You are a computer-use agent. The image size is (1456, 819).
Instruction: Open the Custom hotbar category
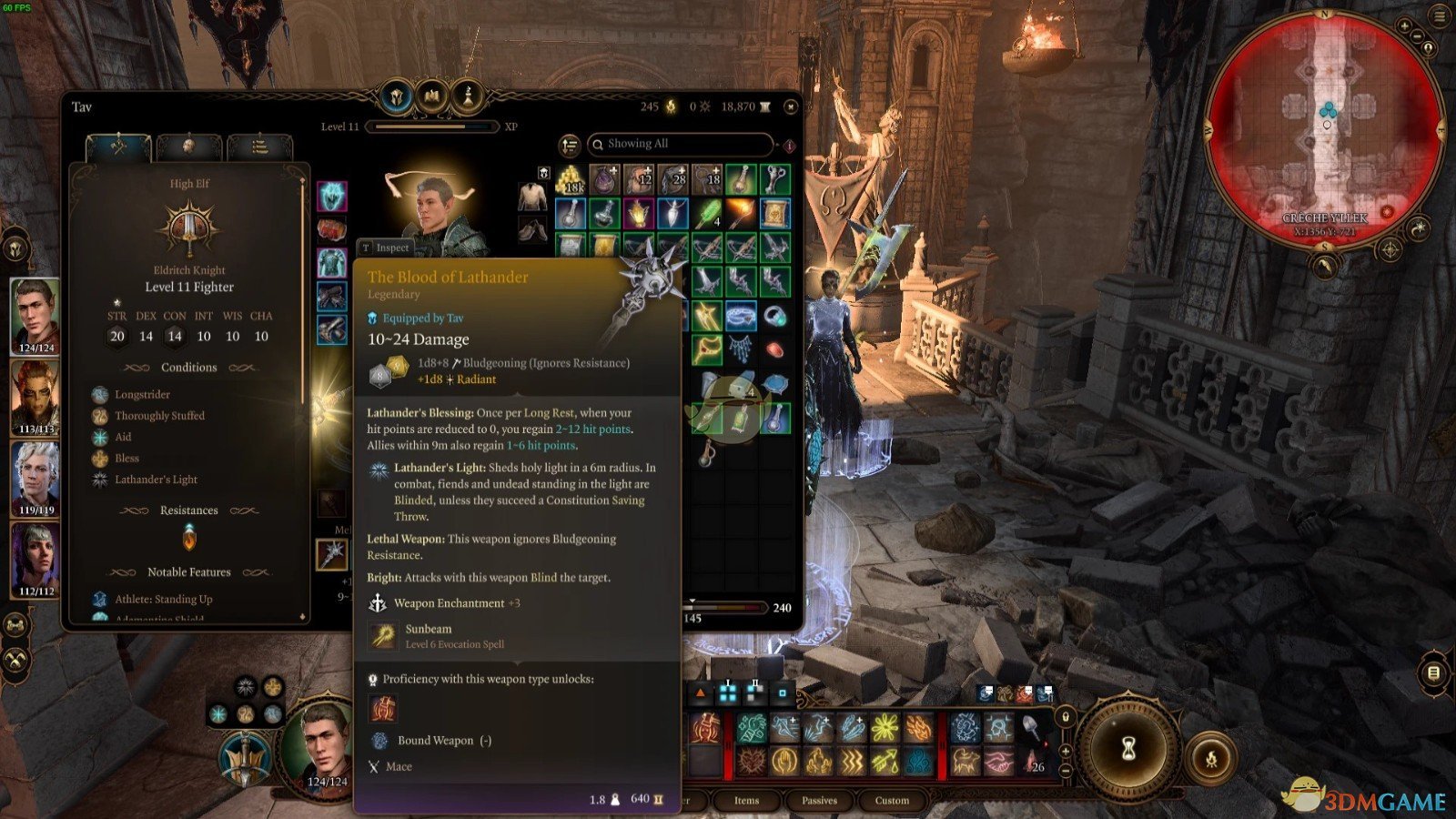pyautogui.click(x=892, y=800)
